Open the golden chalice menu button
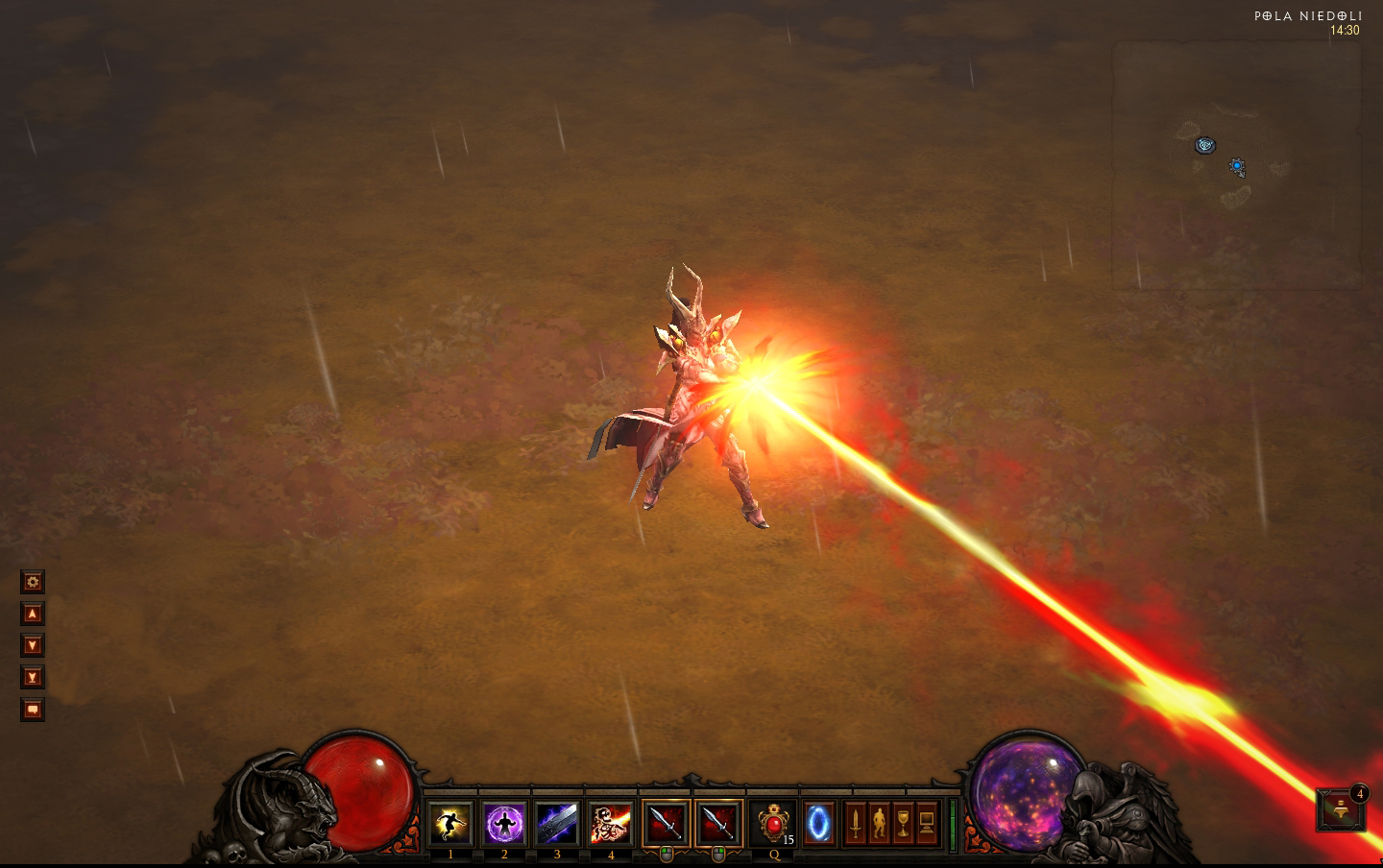 pyautogui.click(x=903, y=824)
